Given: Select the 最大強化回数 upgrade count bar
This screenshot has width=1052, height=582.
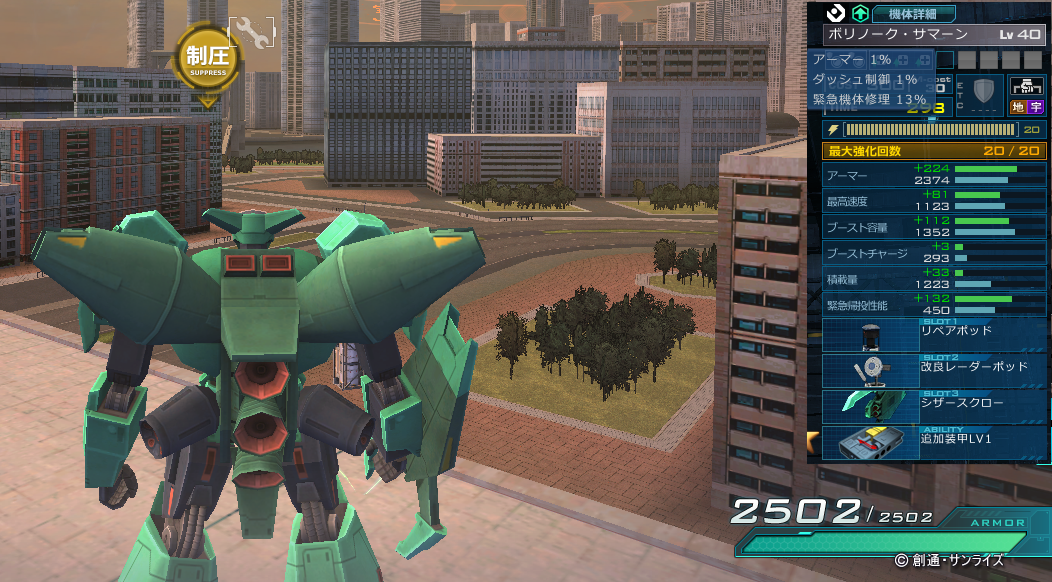Looking at the screenshot, I should 934,151.
